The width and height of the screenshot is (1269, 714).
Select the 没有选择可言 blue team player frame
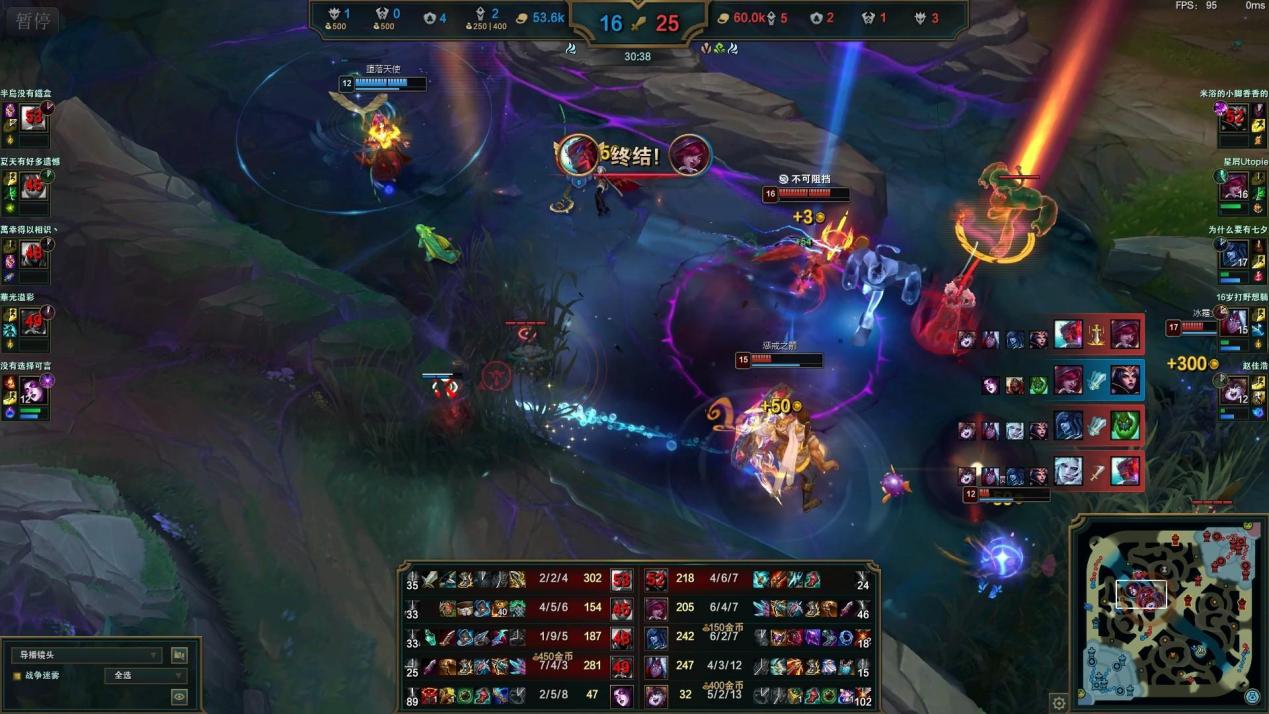(30, 392)
